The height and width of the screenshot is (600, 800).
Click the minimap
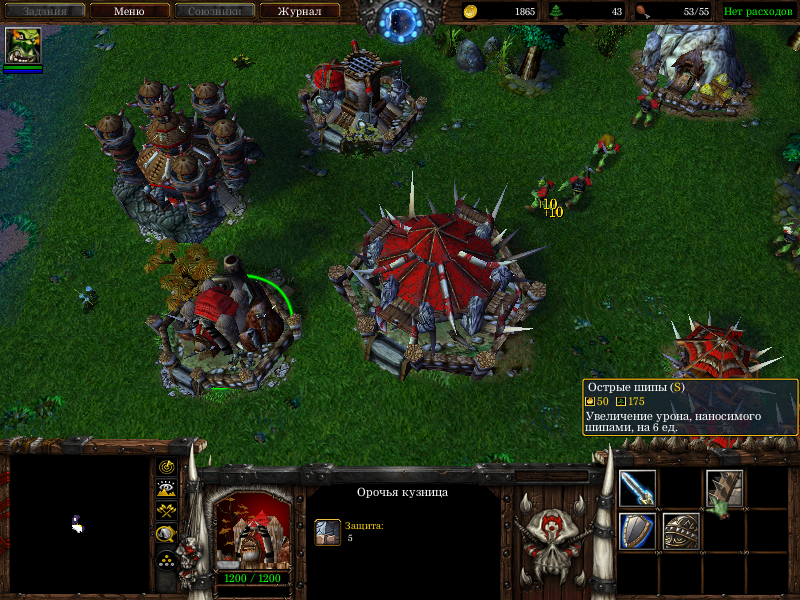click(x=78, y=523)
